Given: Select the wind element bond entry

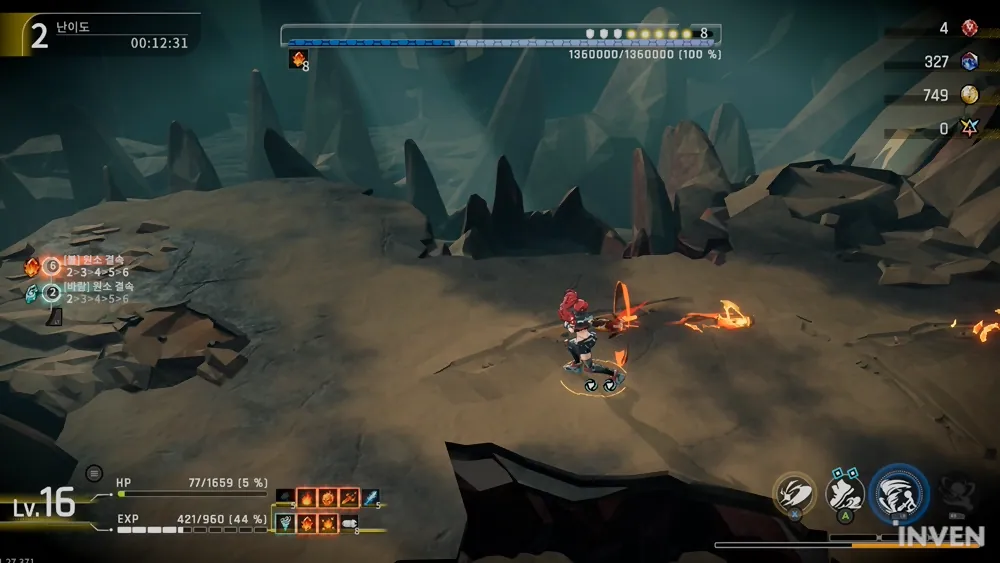Looking at the screenshot, I should point(85,293).
